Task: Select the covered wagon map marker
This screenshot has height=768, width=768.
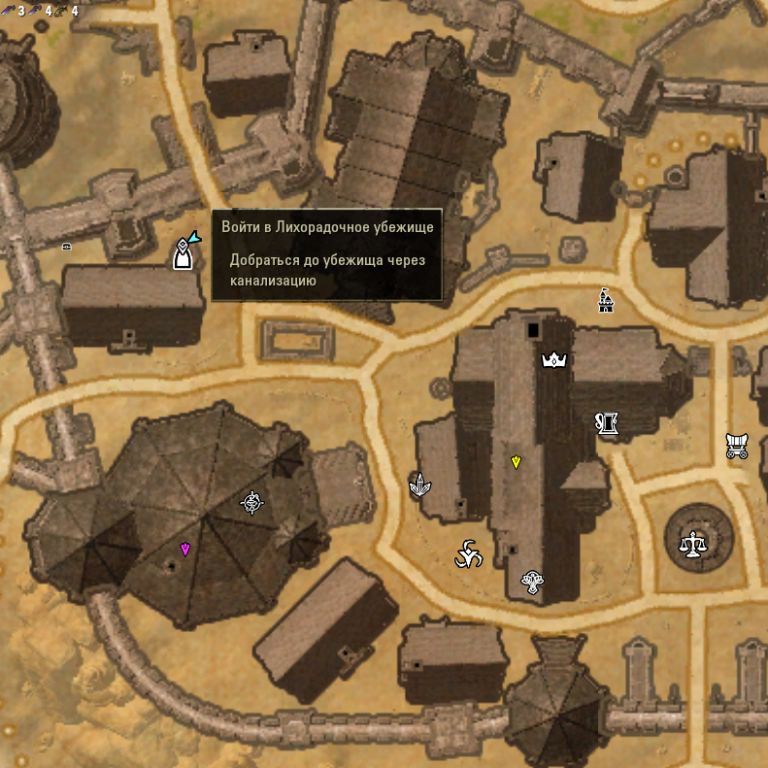Action: click(737, 446)
